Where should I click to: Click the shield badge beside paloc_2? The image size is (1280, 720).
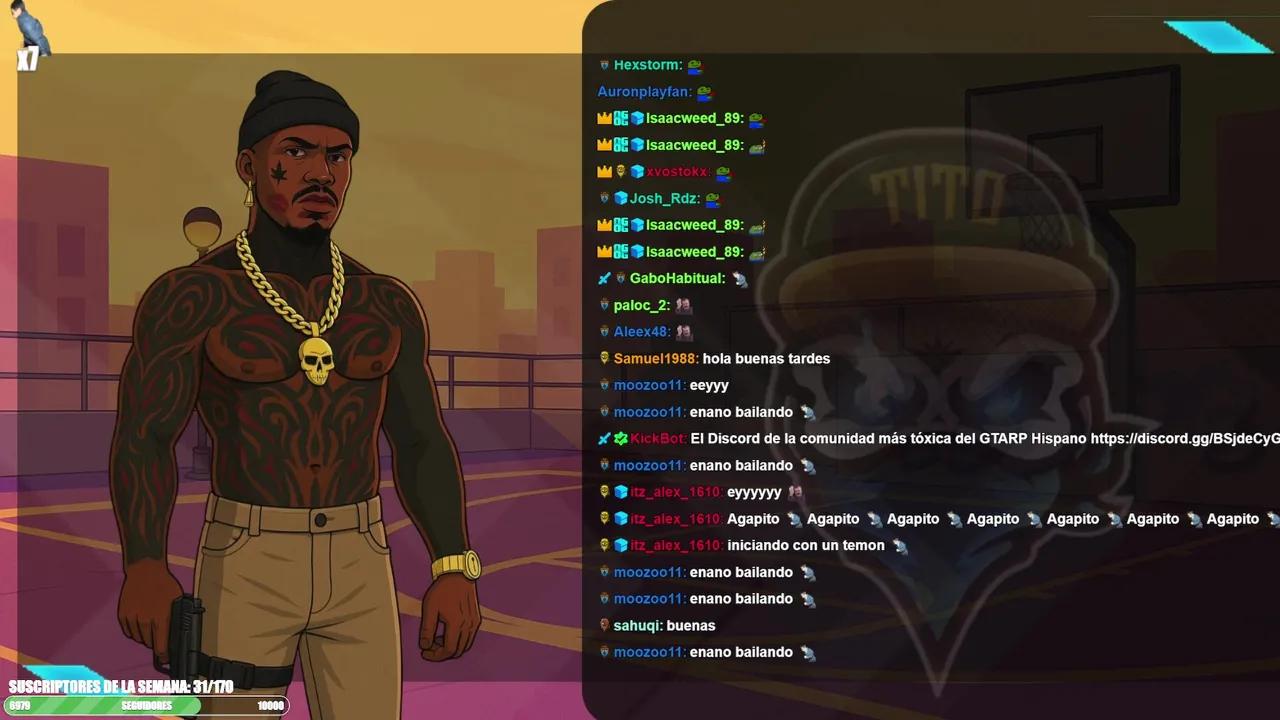(604, 305)
